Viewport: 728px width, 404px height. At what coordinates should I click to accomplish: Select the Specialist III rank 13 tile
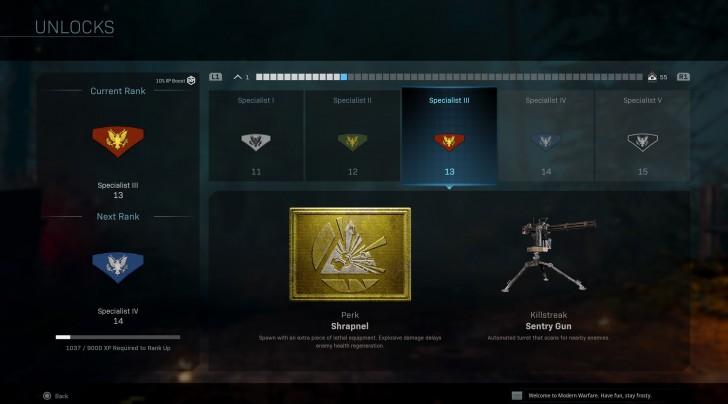(449, 136)
